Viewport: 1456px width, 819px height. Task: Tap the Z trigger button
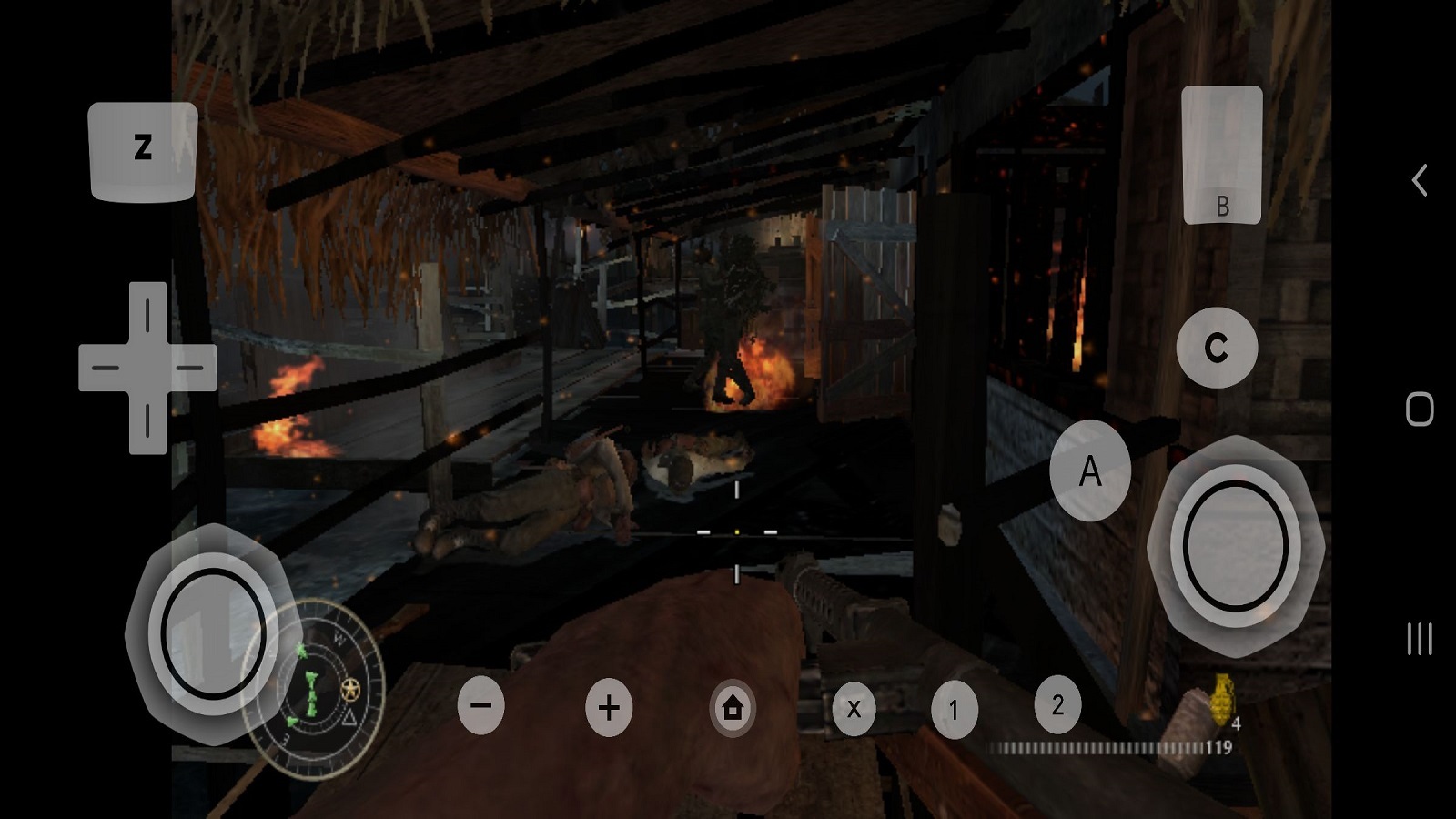point(143,151)
